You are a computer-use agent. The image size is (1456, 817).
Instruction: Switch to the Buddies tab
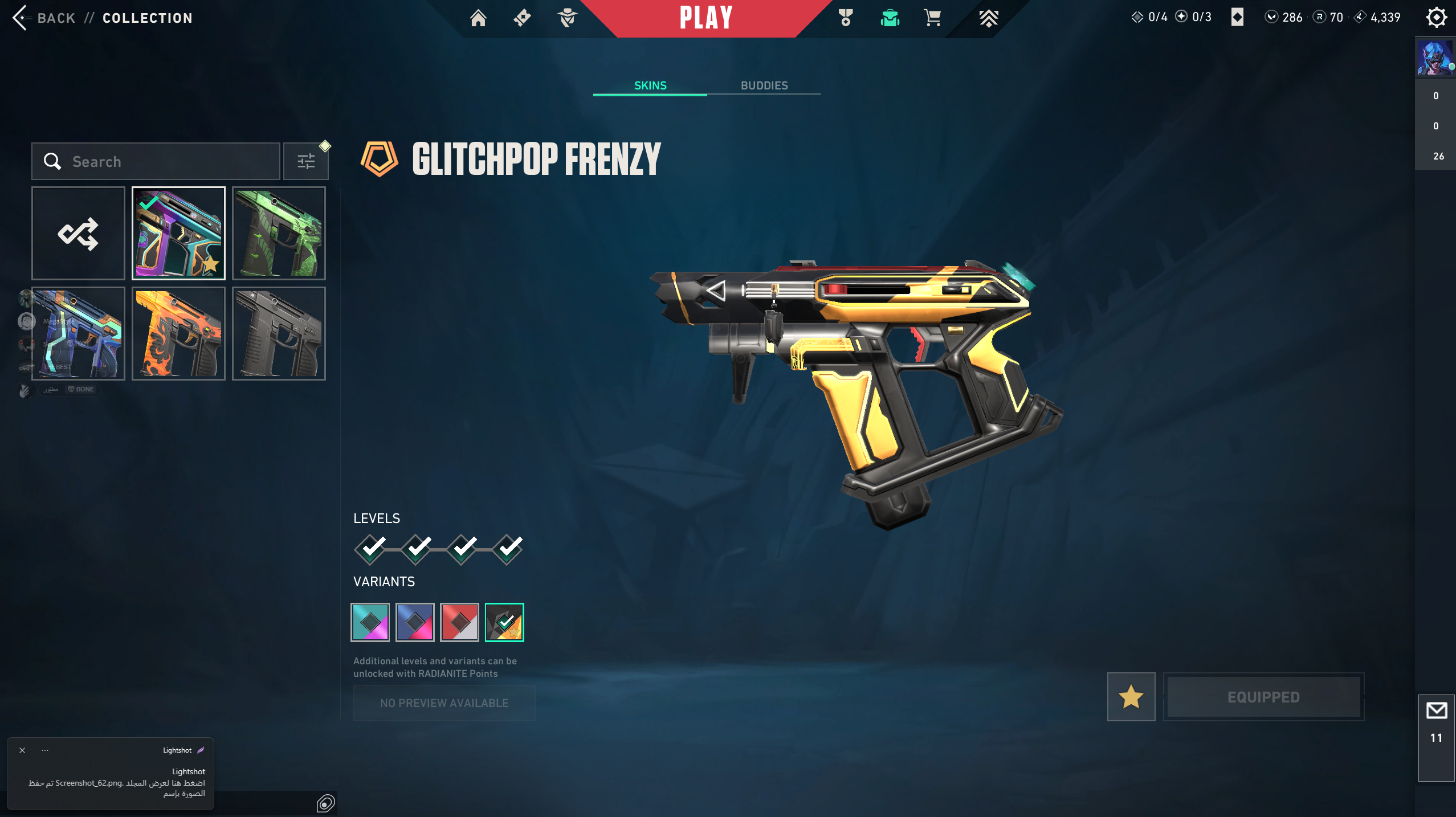pos(764,85)
